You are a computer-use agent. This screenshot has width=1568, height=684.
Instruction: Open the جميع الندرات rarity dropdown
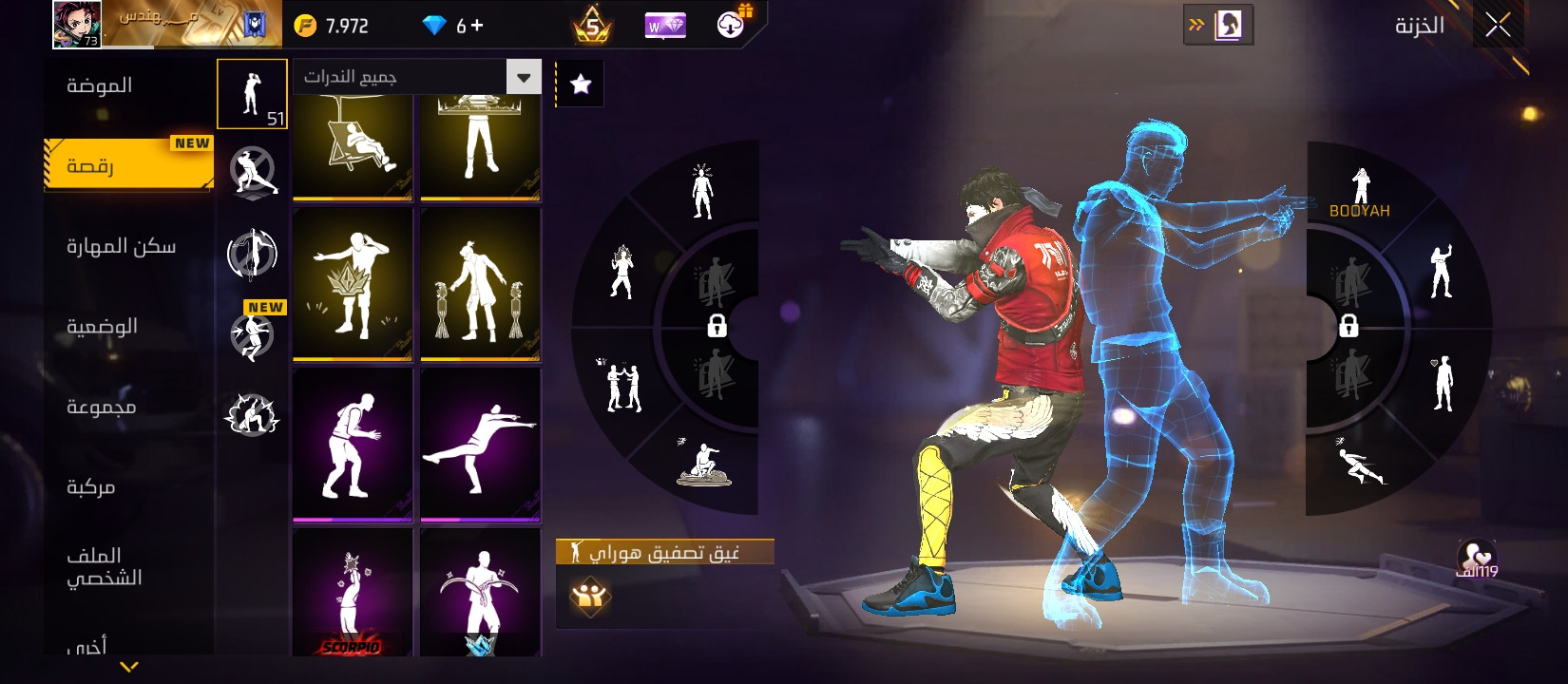(x=417, y=77)
